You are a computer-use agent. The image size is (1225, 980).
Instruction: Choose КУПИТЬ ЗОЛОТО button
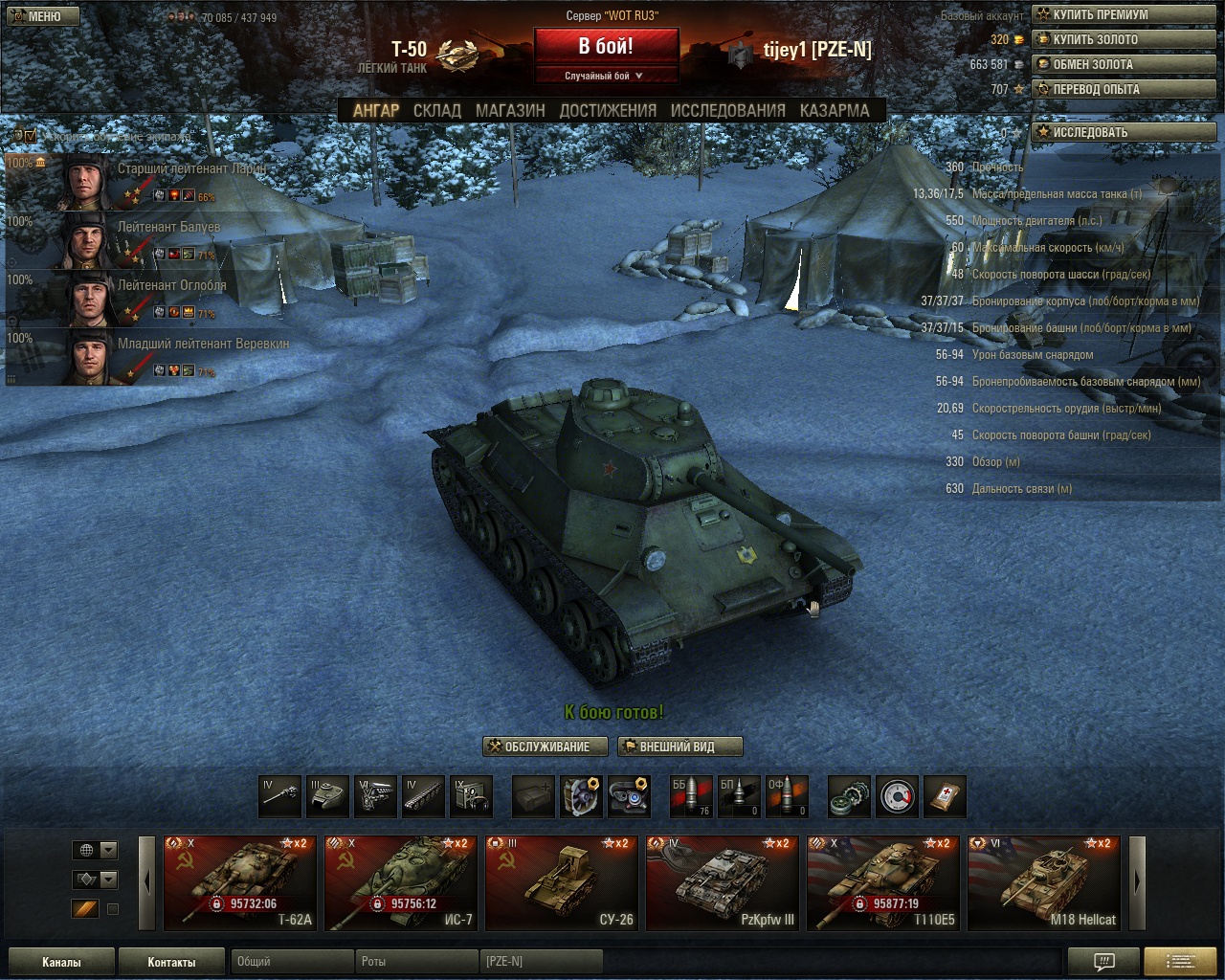click(1124, 39)
